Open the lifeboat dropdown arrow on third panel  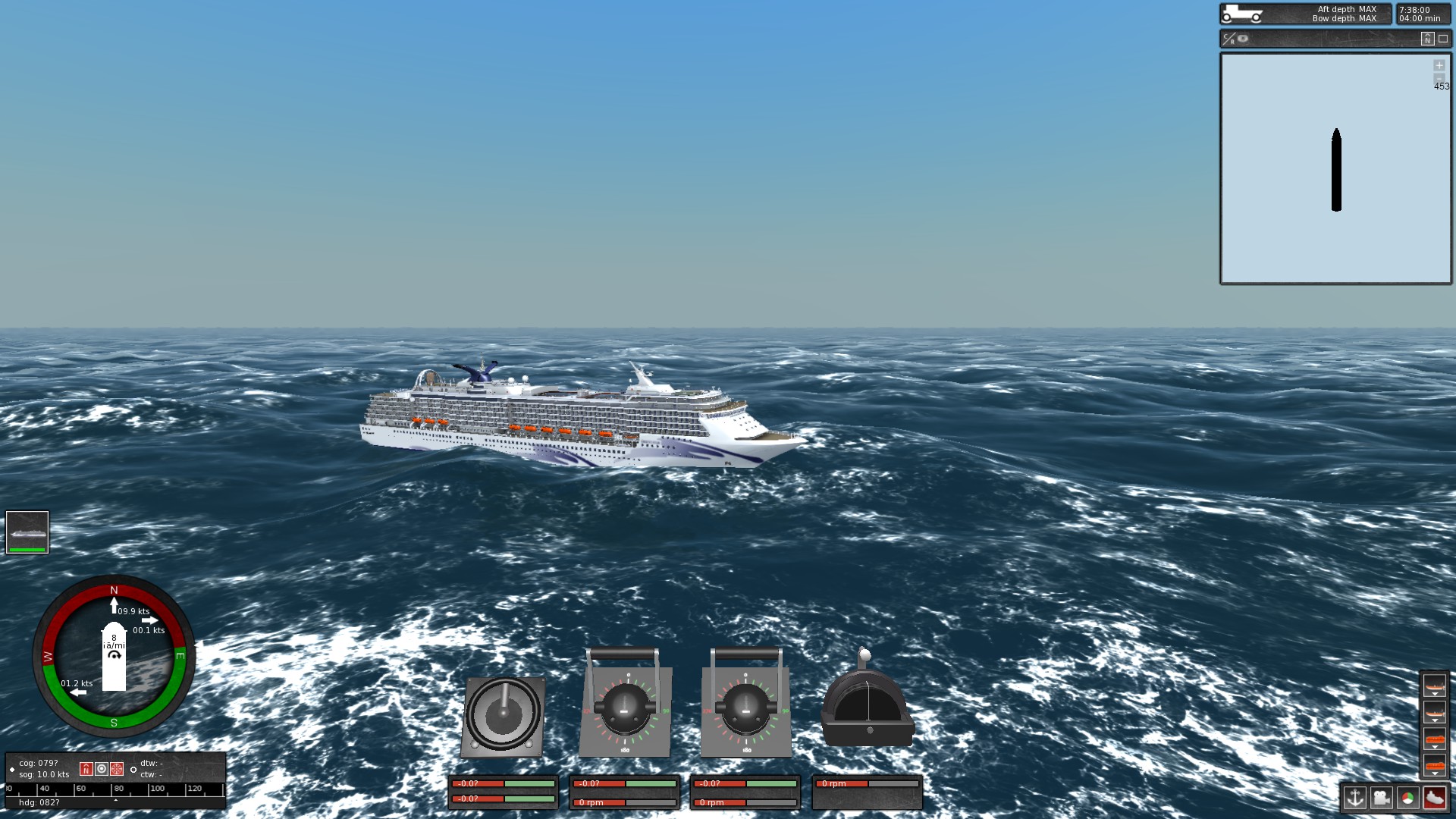click(x=1435, y=746)
